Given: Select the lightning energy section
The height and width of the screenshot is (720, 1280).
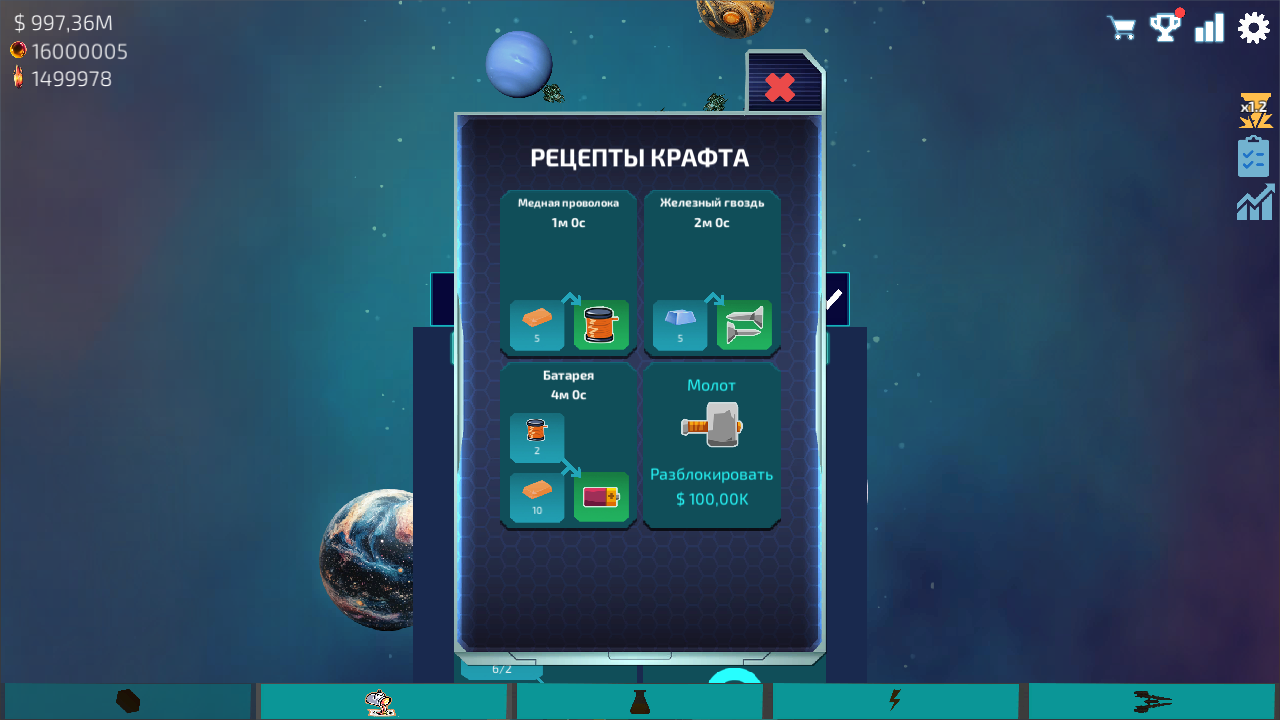Looking at the screenshot, I should click(895, 700).
